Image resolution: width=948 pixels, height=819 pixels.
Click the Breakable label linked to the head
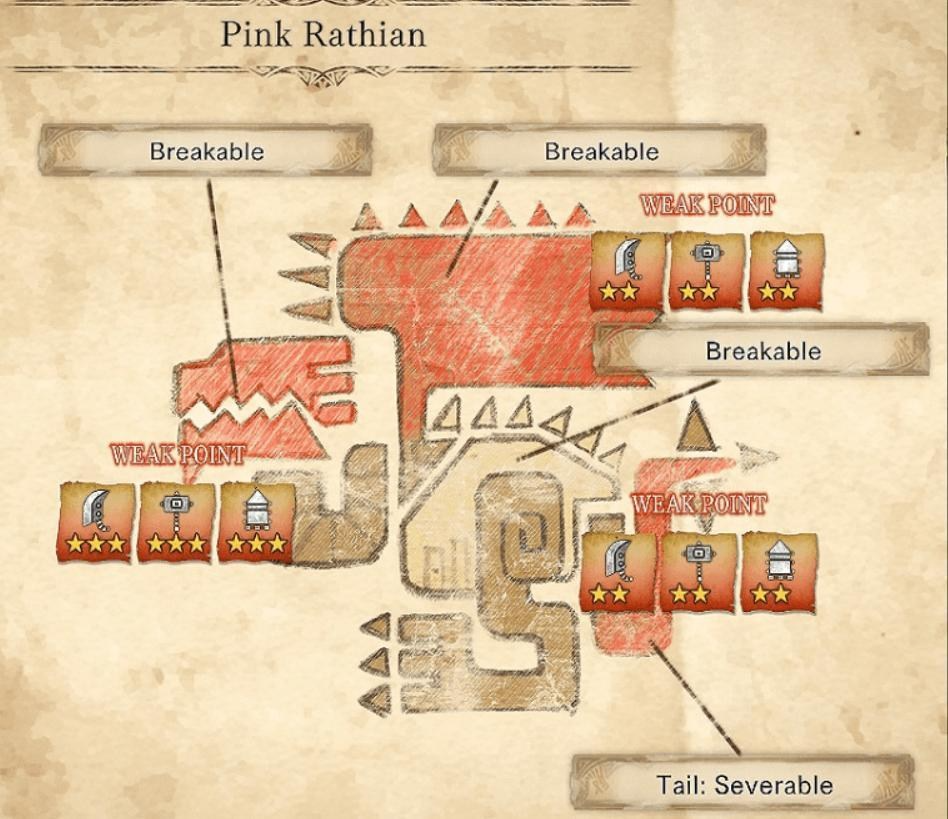(x=206, y=152)
